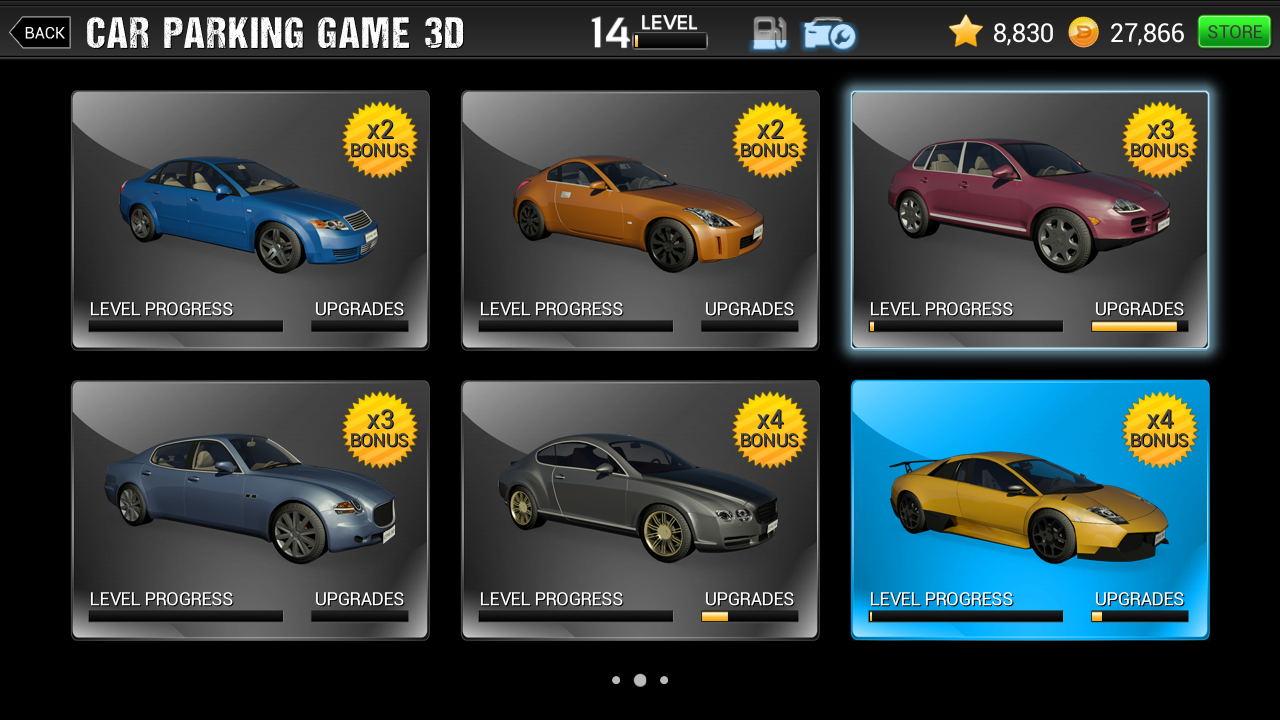Open the green STORE button
Screen dimensions: 1280x720
click(x=1234, y=32)
